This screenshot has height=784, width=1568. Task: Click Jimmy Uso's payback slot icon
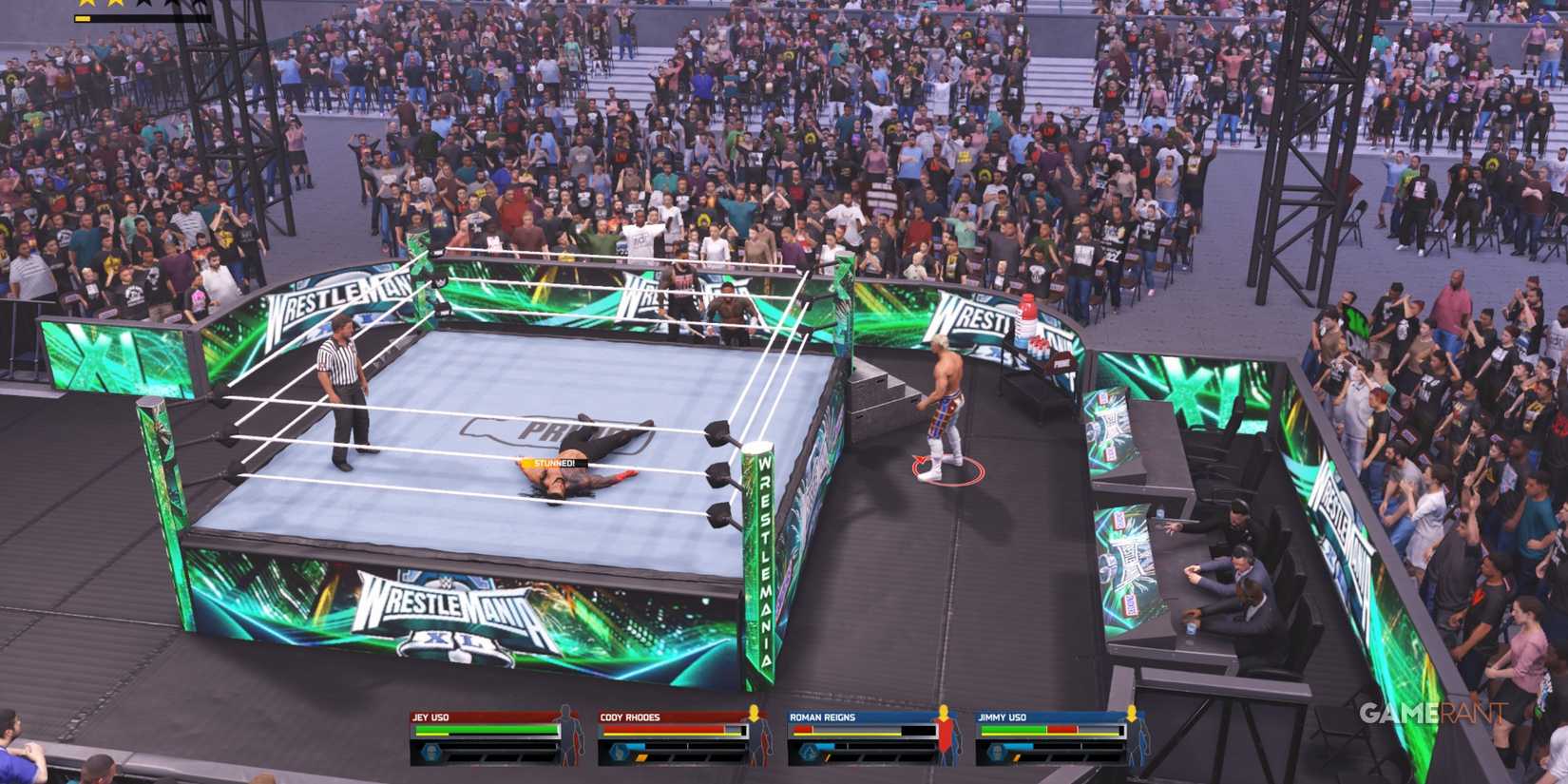(x=1016, y=759)
